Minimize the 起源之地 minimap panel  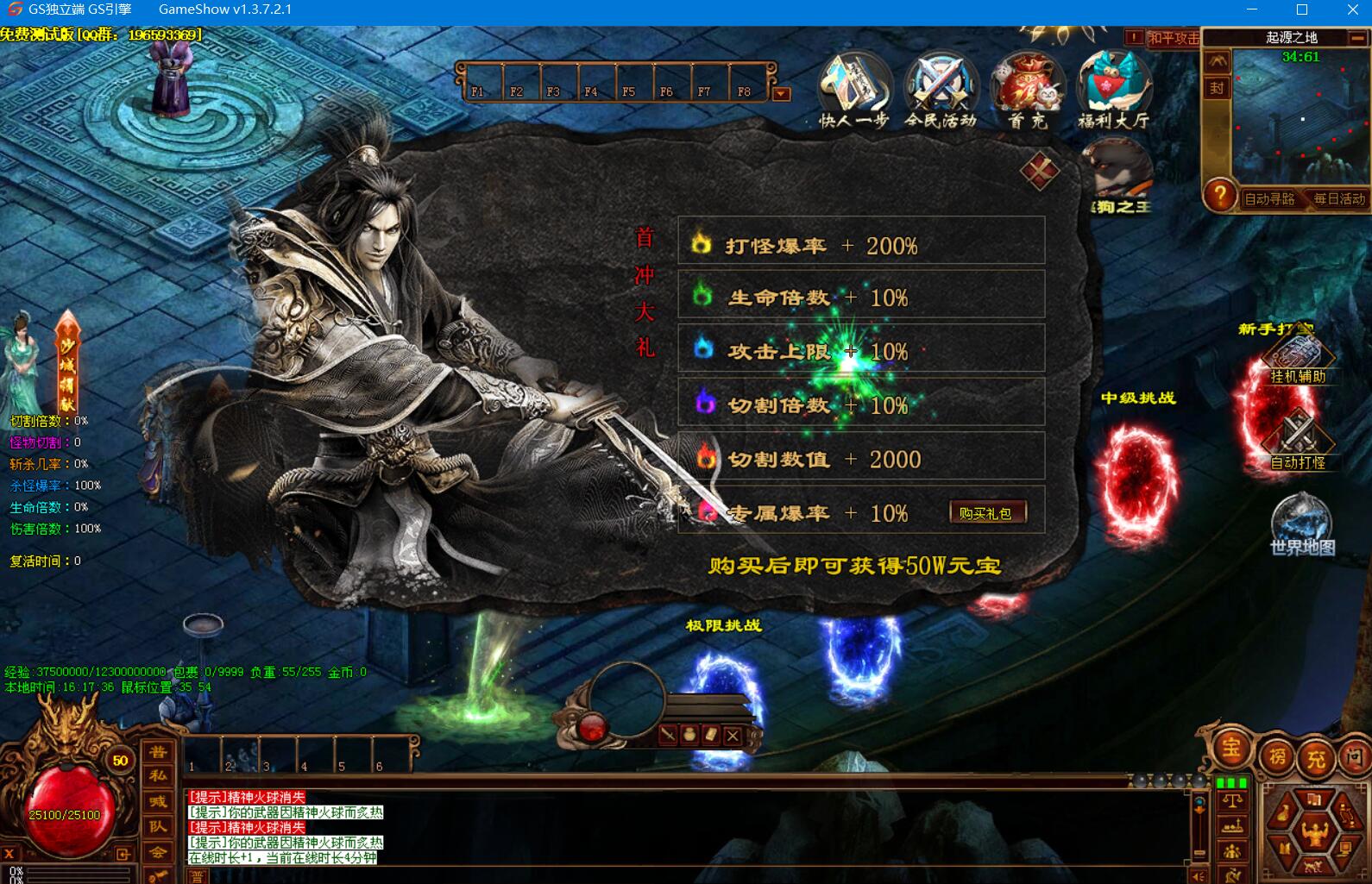coord(1358,38)
